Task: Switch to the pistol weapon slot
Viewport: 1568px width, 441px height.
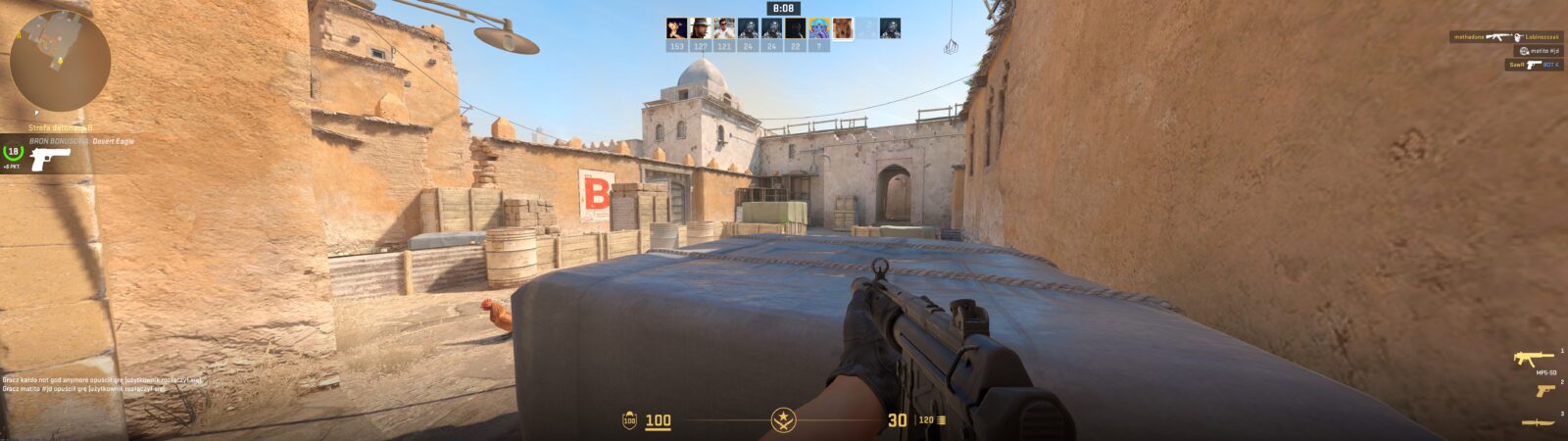Action: 1544,390
